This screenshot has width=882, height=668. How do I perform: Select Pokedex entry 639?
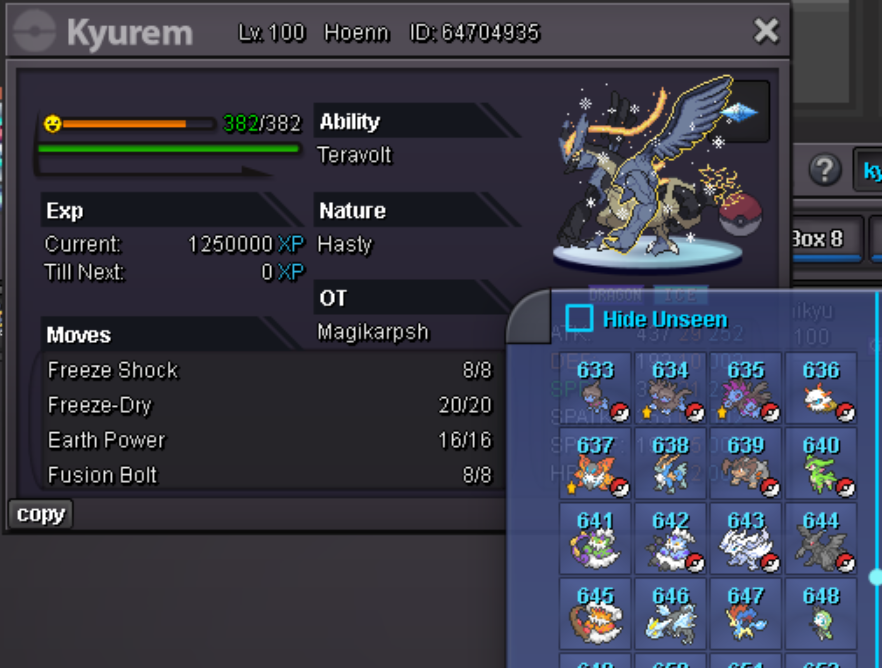pyautogui.click(x=746, y=462)
